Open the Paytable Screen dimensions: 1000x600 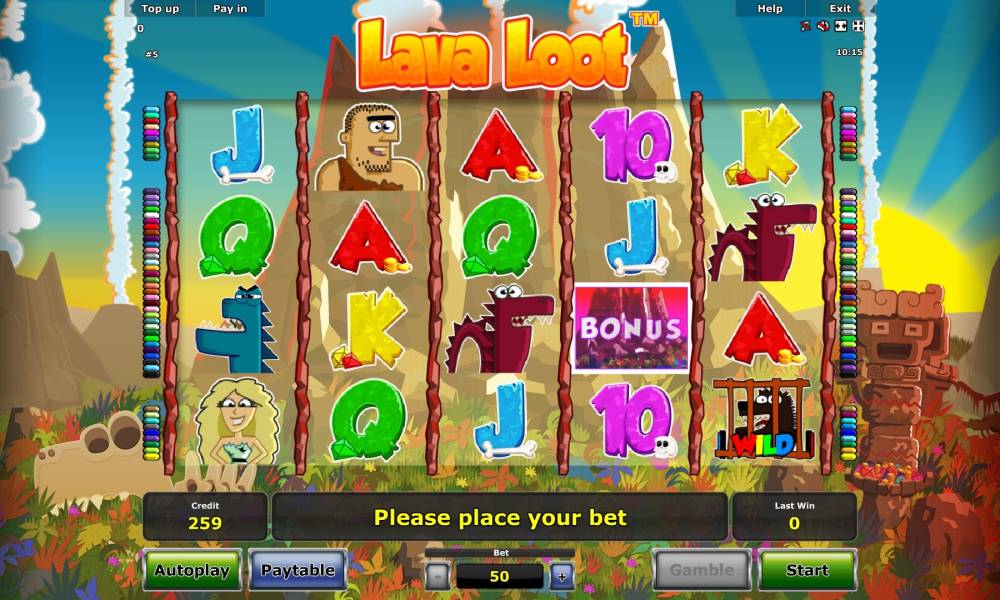(297, 570)
